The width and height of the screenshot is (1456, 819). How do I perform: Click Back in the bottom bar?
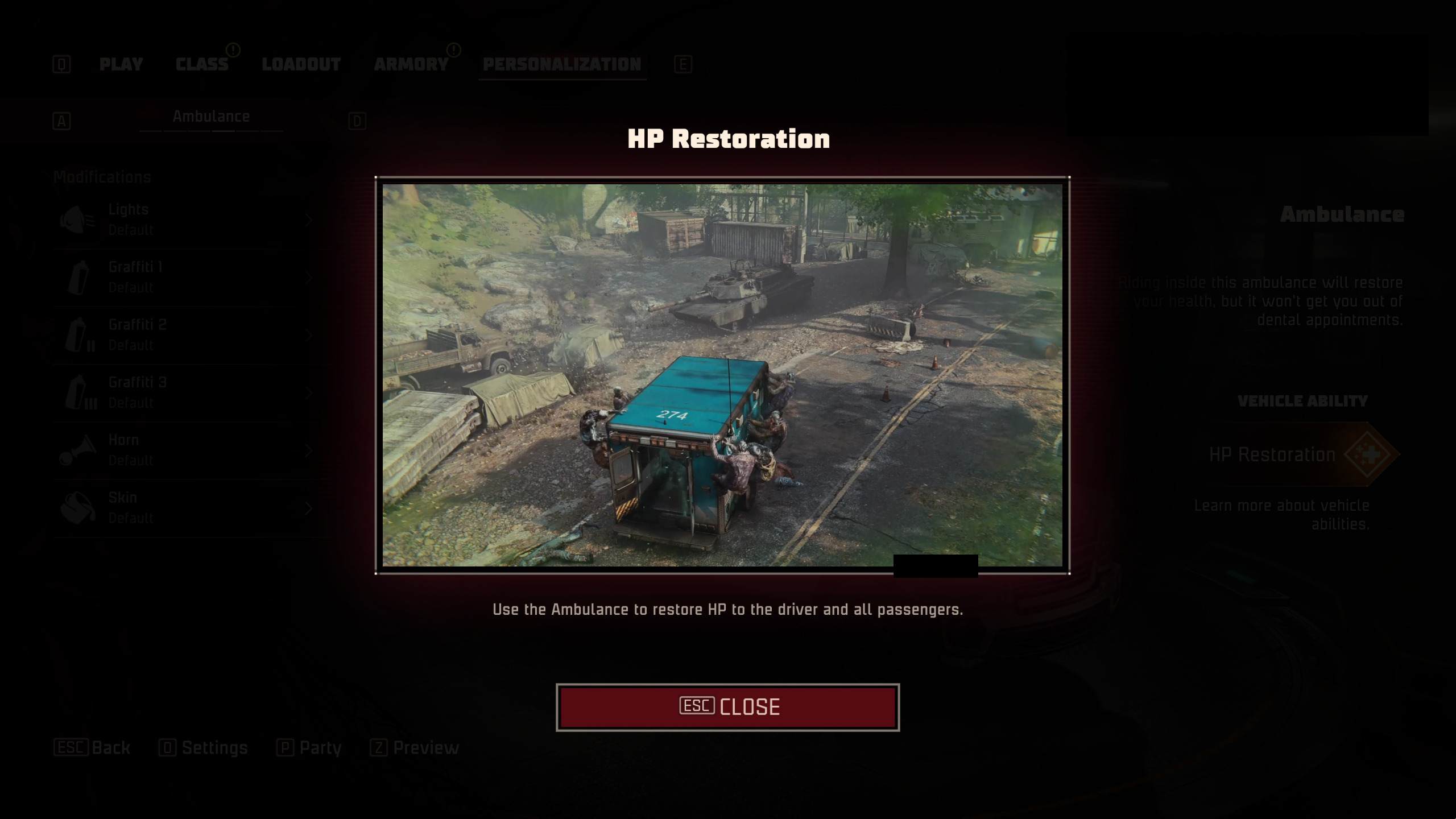92,747
